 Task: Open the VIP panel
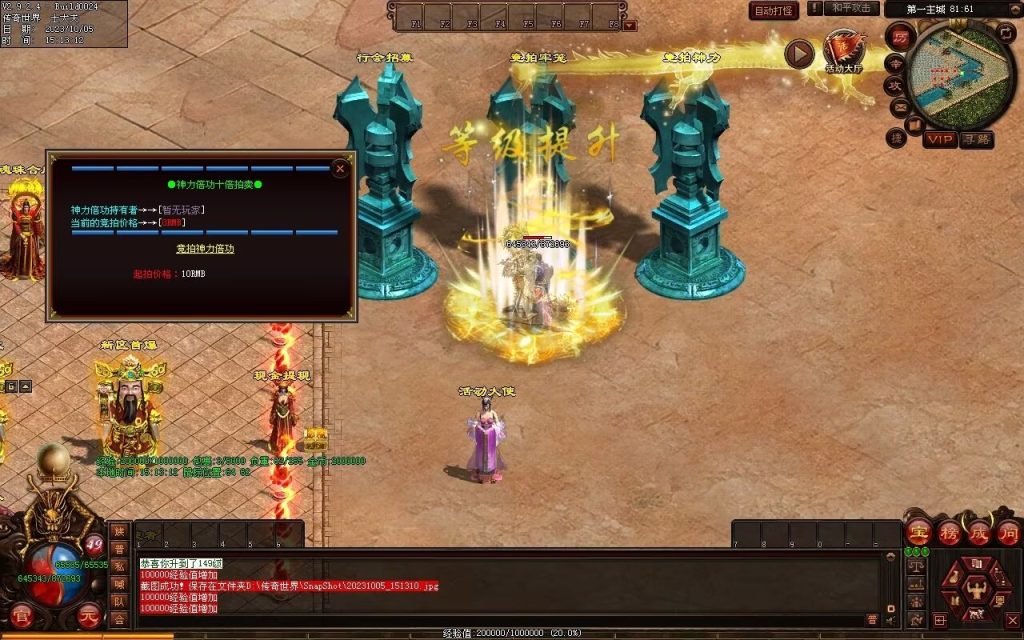coord(939,139)
